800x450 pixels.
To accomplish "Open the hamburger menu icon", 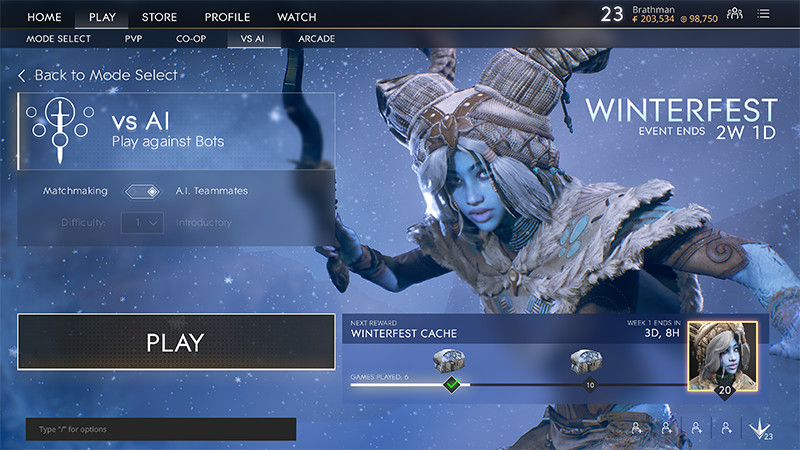I will pyautogui.click(x=764, y=13).
